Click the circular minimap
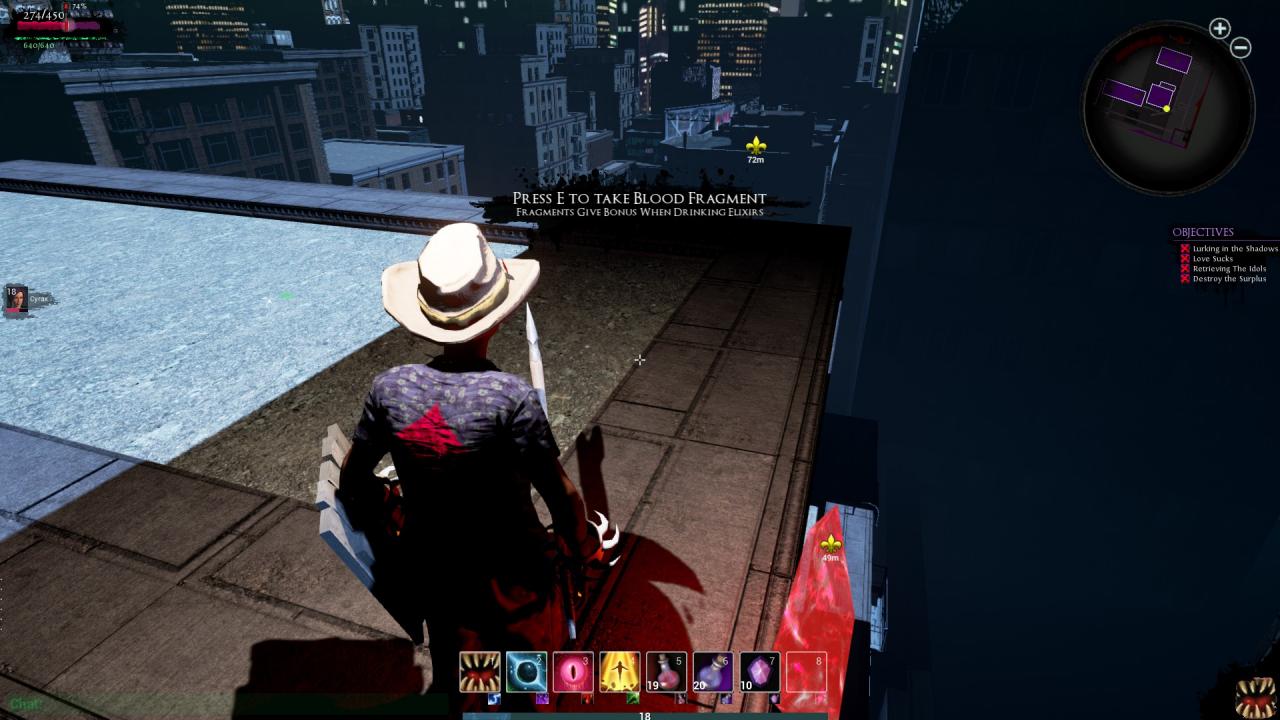The image size is (1280, 720). point(1168,107)
